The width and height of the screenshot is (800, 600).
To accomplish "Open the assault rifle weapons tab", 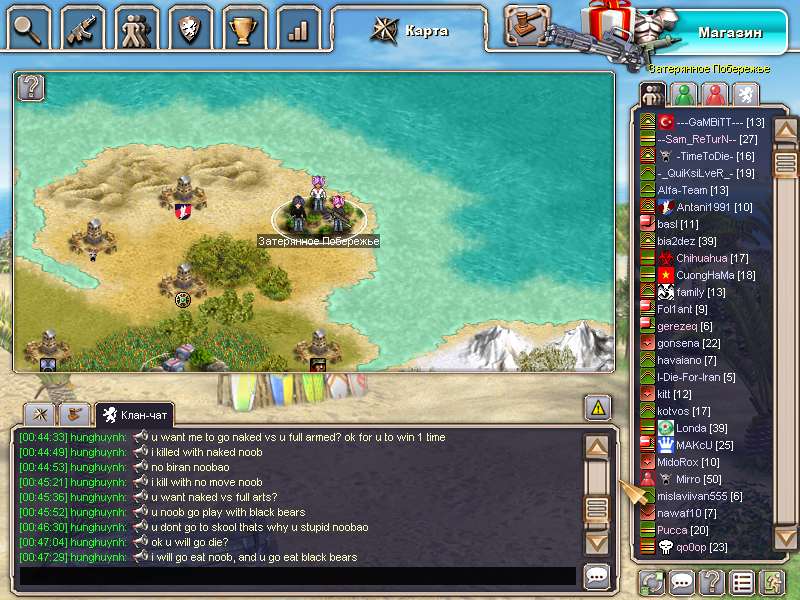I will pyautogui.click(x=82, y=27).
